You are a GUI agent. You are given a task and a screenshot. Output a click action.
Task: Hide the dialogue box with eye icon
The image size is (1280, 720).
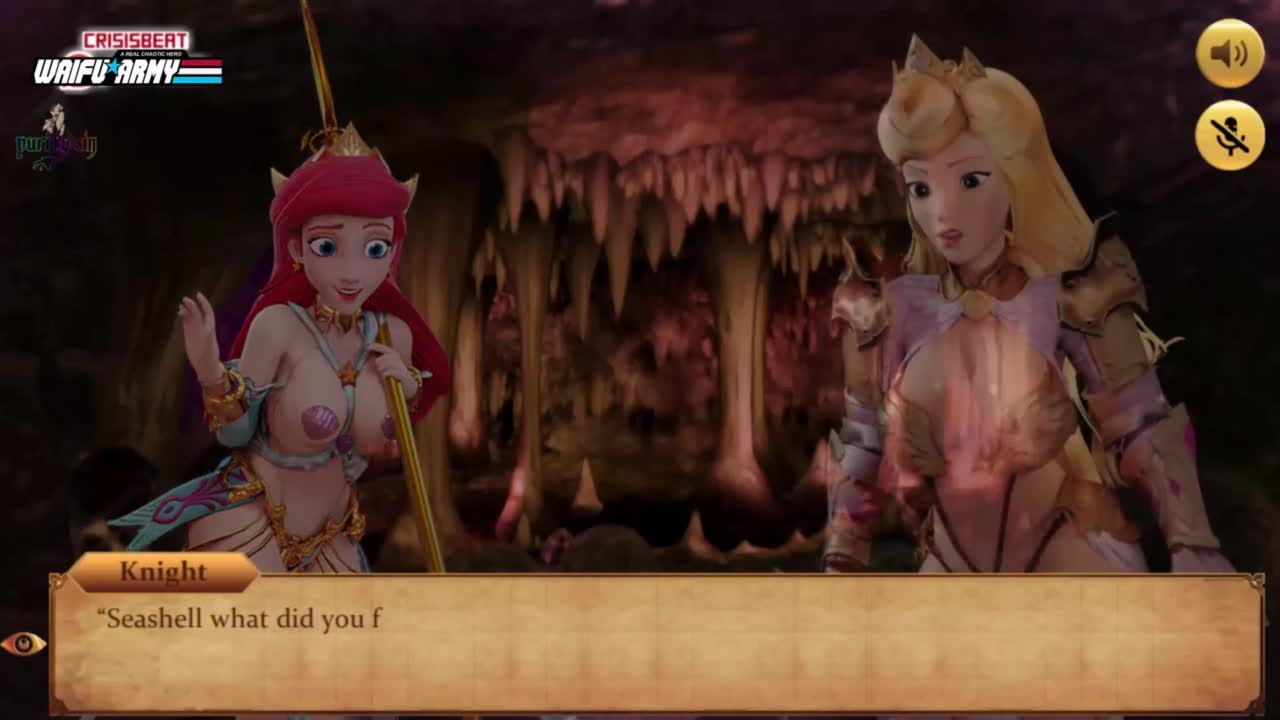pos(23,643)
